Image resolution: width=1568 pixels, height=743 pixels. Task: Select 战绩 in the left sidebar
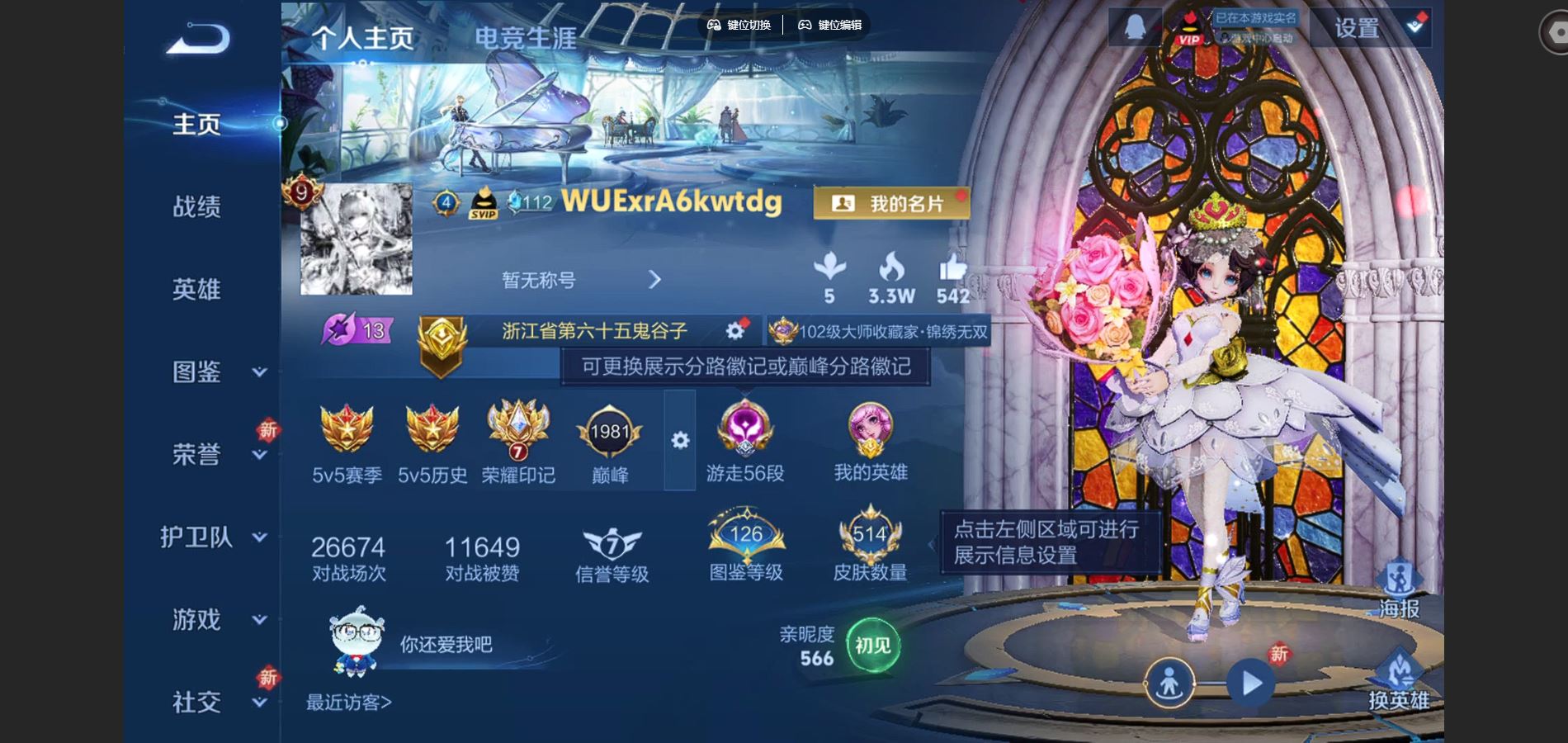click(x=196, y=208)
